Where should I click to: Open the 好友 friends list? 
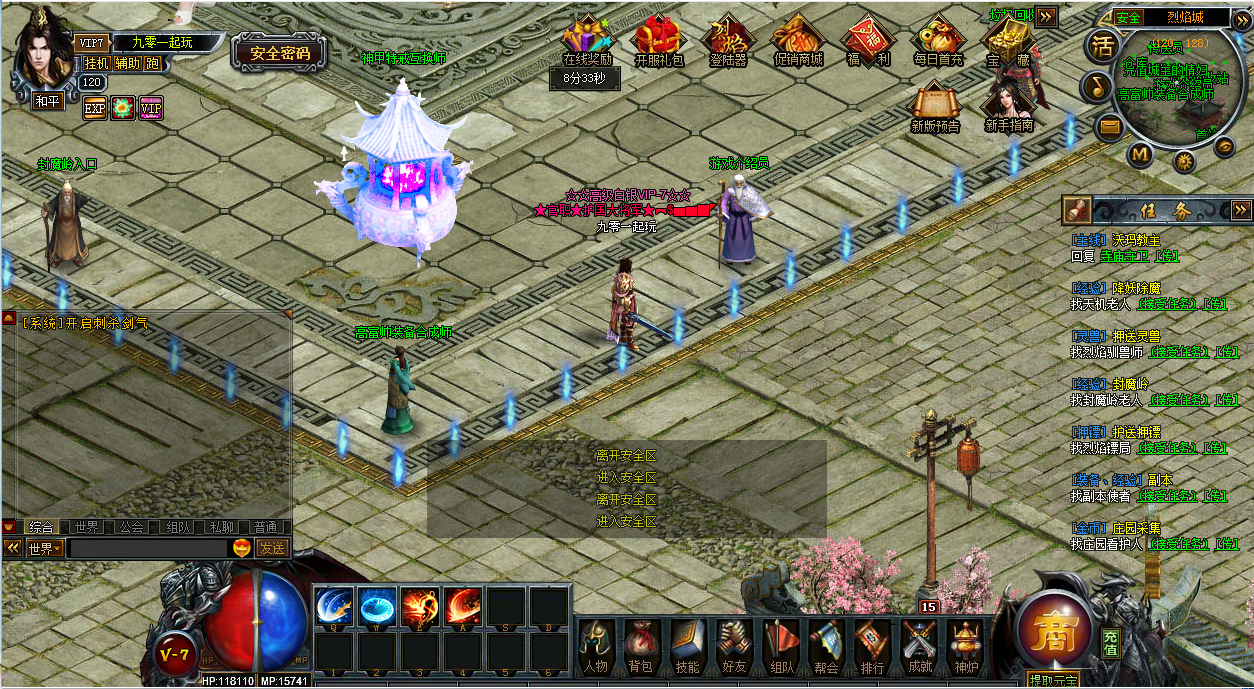point(734,646)
